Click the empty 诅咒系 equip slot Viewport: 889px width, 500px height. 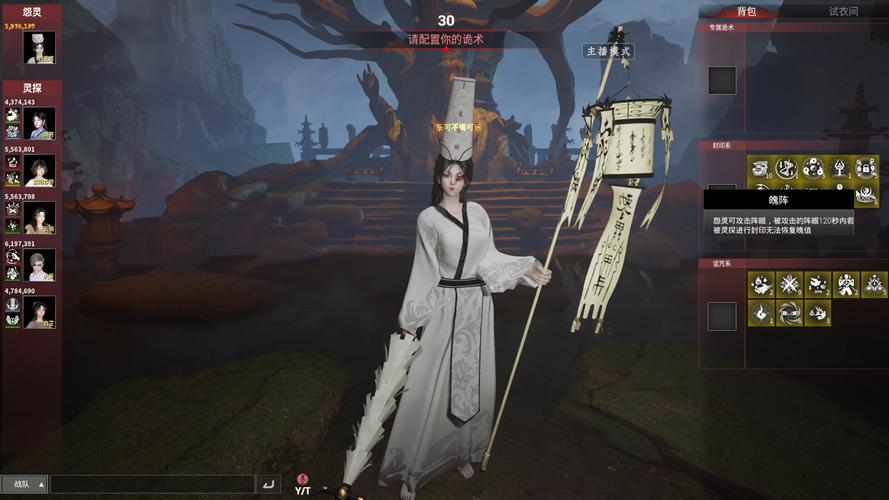[x=722, y=316]
